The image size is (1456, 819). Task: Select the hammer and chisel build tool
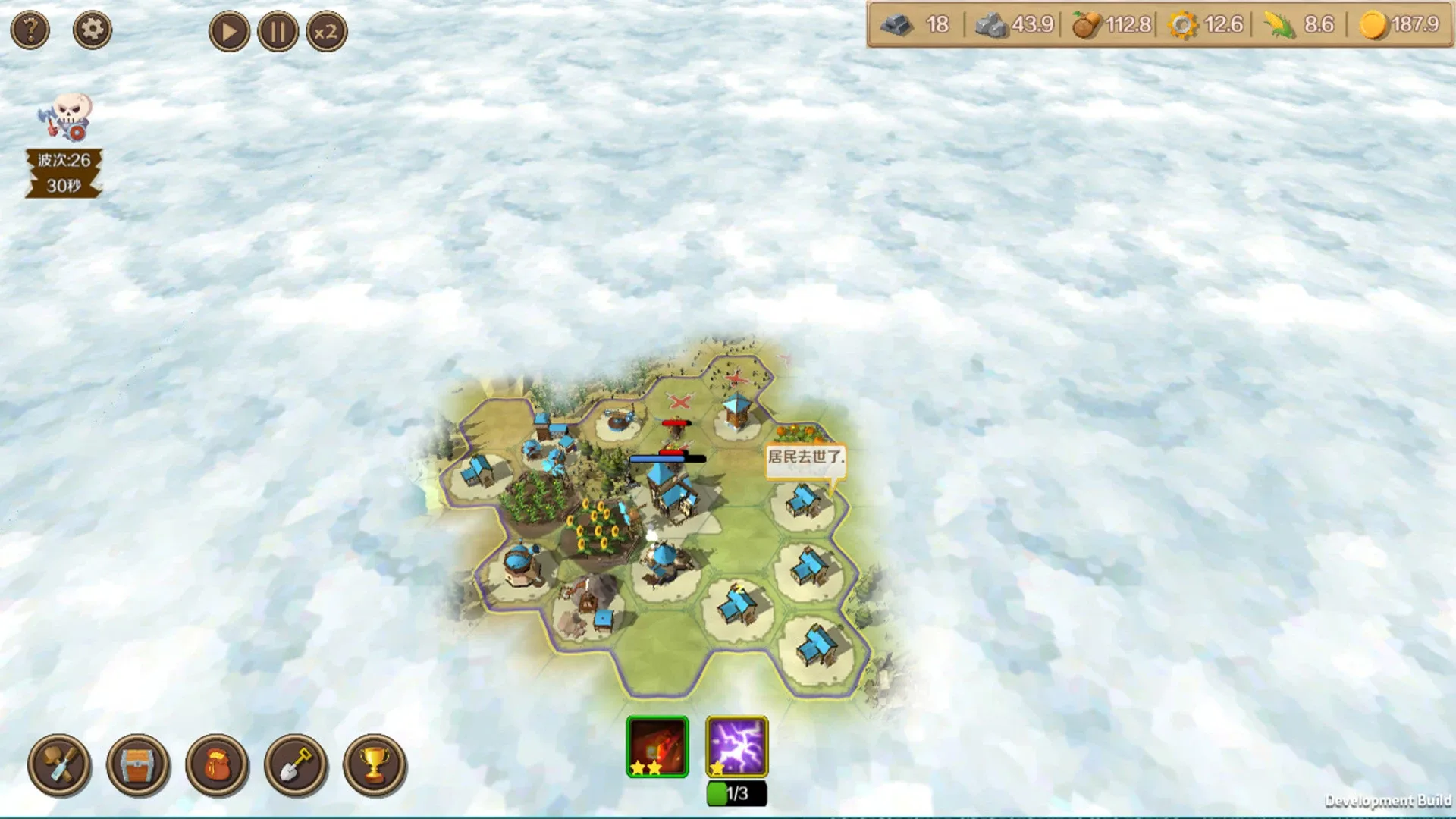point(59,766)
